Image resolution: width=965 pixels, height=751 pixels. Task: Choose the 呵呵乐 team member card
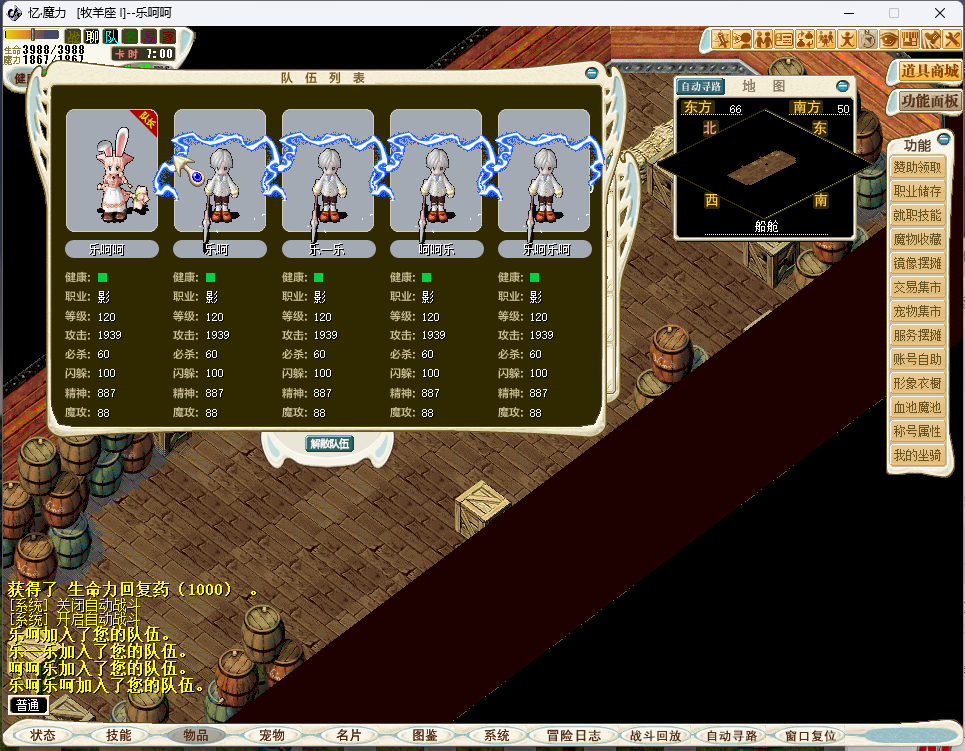click(436, 171)
